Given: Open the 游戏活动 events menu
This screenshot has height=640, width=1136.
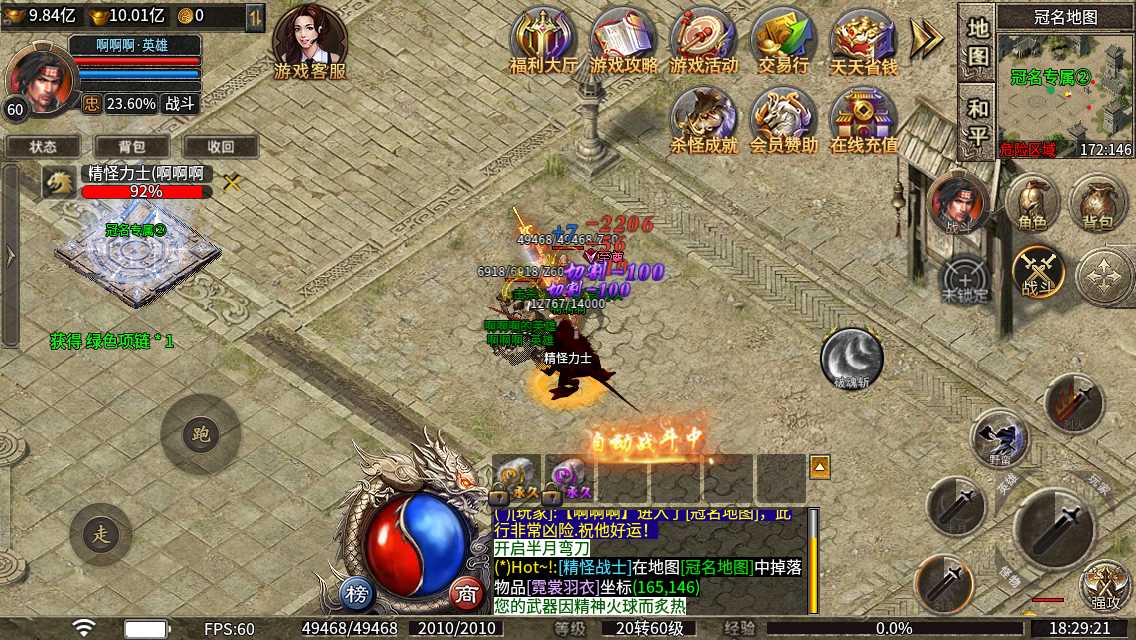Looking at the screenshot, I should [703, 41].
